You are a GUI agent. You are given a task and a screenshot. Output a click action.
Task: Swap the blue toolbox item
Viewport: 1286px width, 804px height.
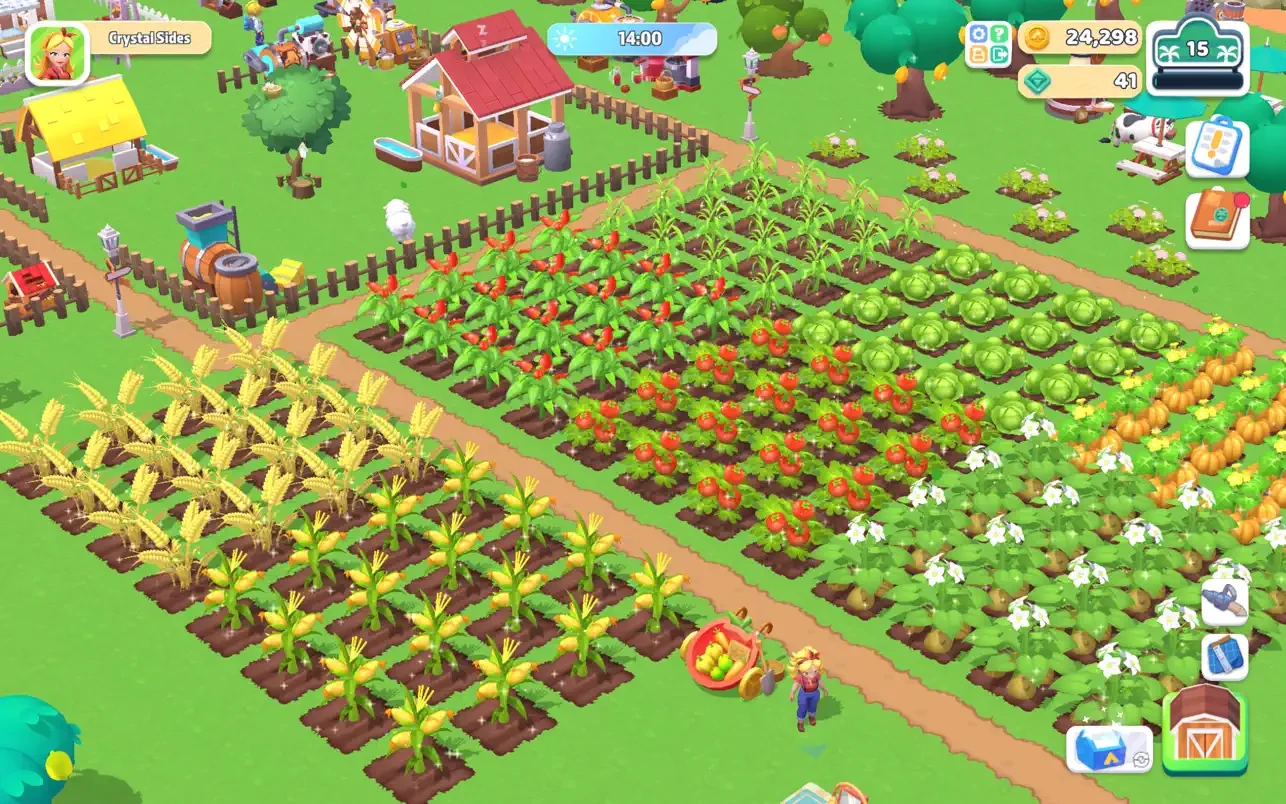coord(1109,748)
